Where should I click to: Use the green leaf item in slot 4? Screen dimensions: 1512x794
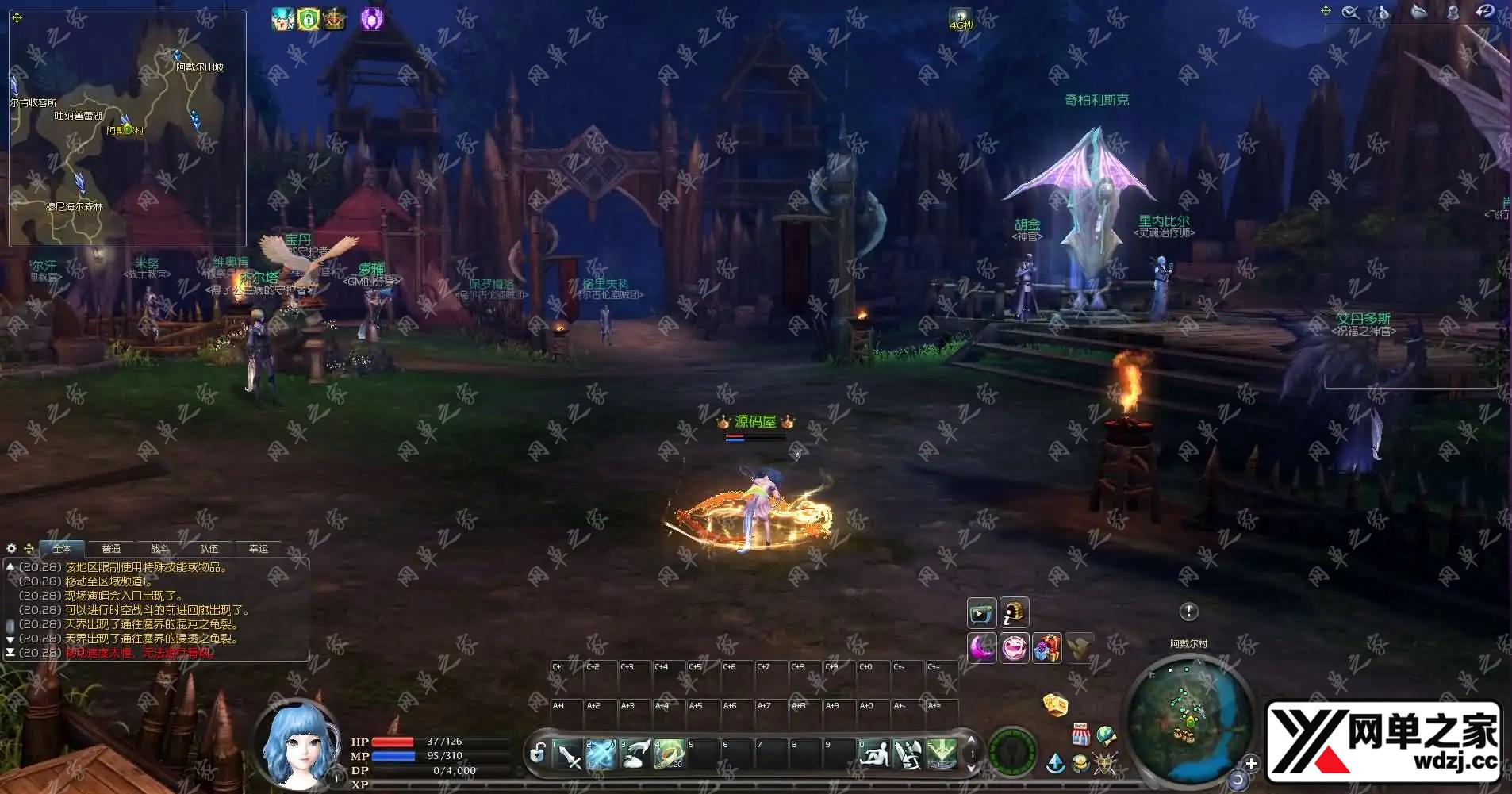pos(669,754)
